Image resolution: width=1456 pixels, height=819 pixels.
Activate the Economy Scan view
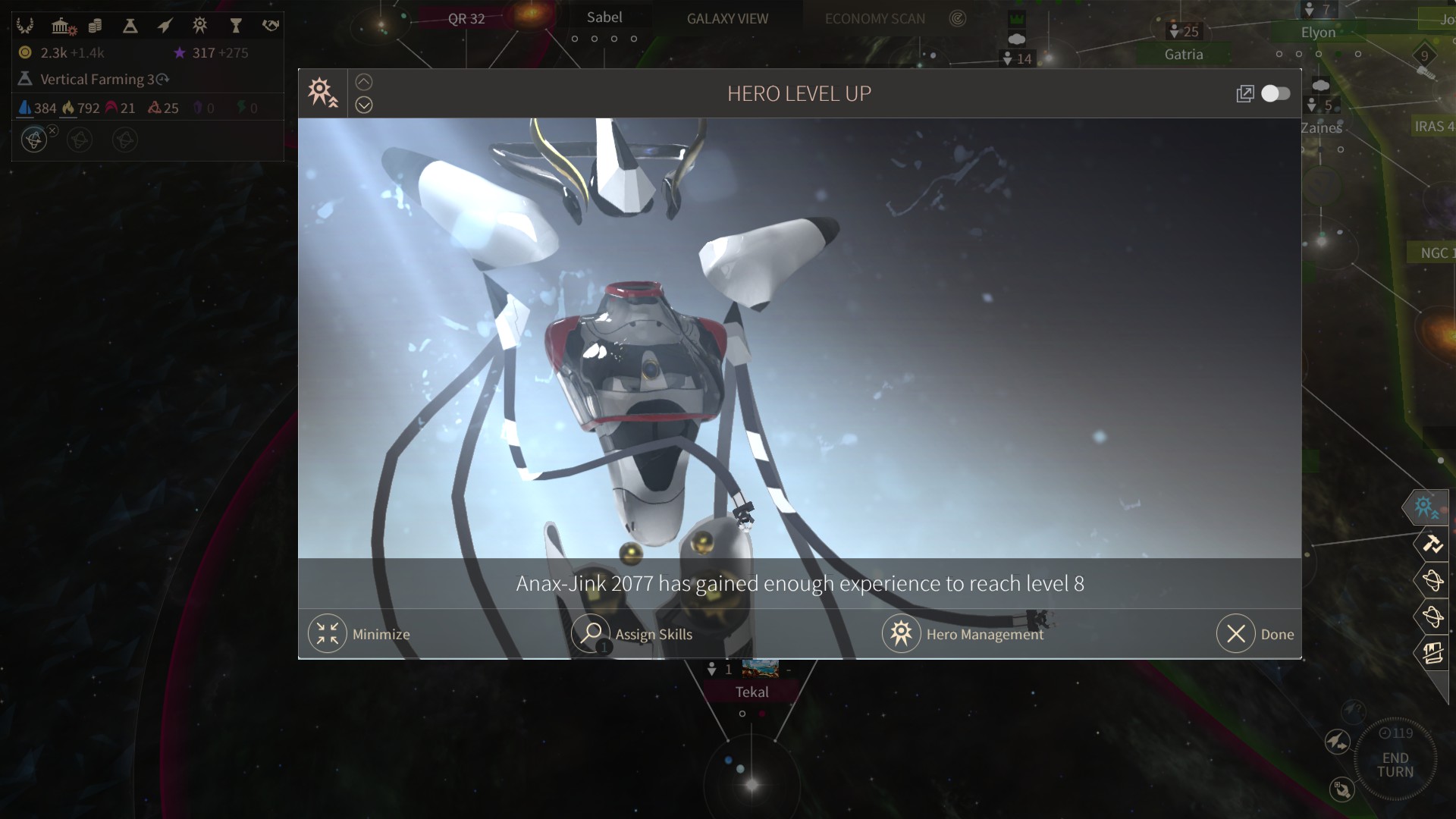pyautogui.click(x=875, y=19)
